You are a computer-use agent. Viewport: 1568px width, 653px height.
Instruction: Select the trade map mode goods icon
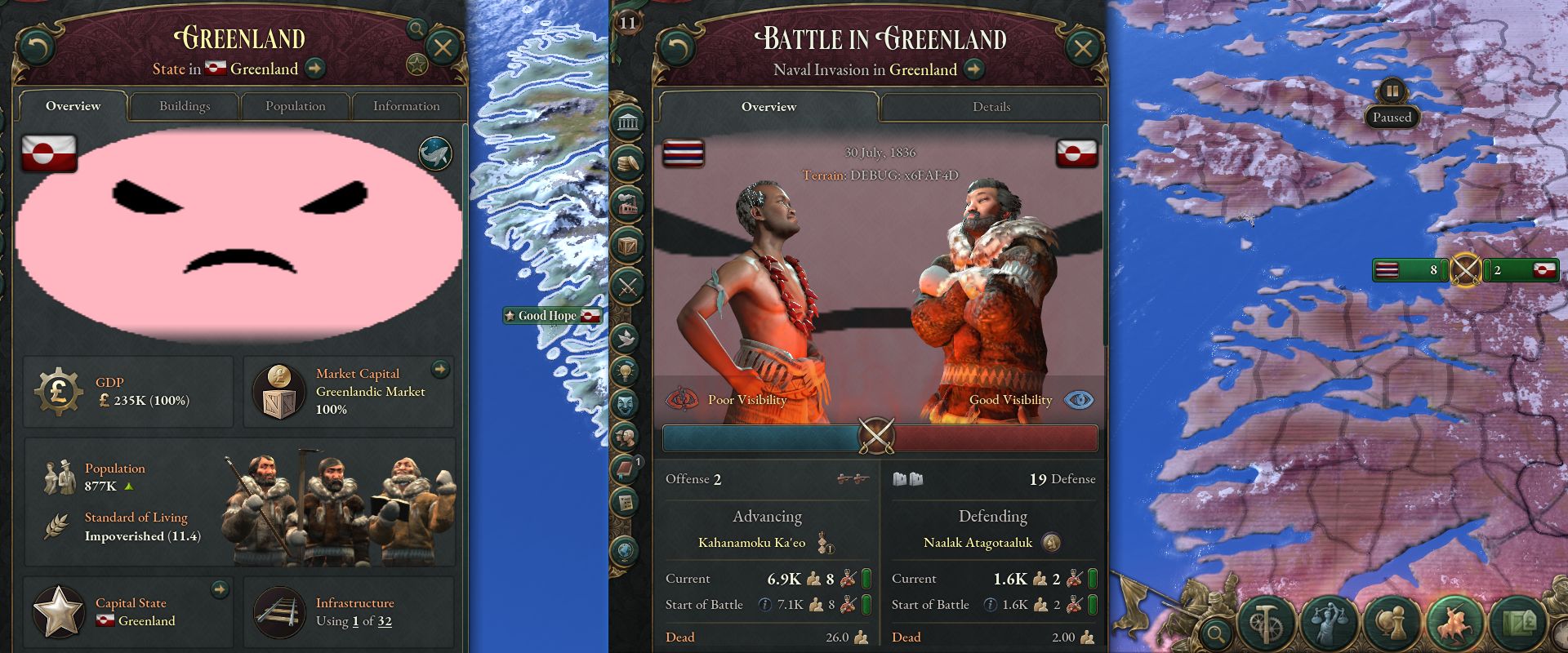(x=1521, y=623)
